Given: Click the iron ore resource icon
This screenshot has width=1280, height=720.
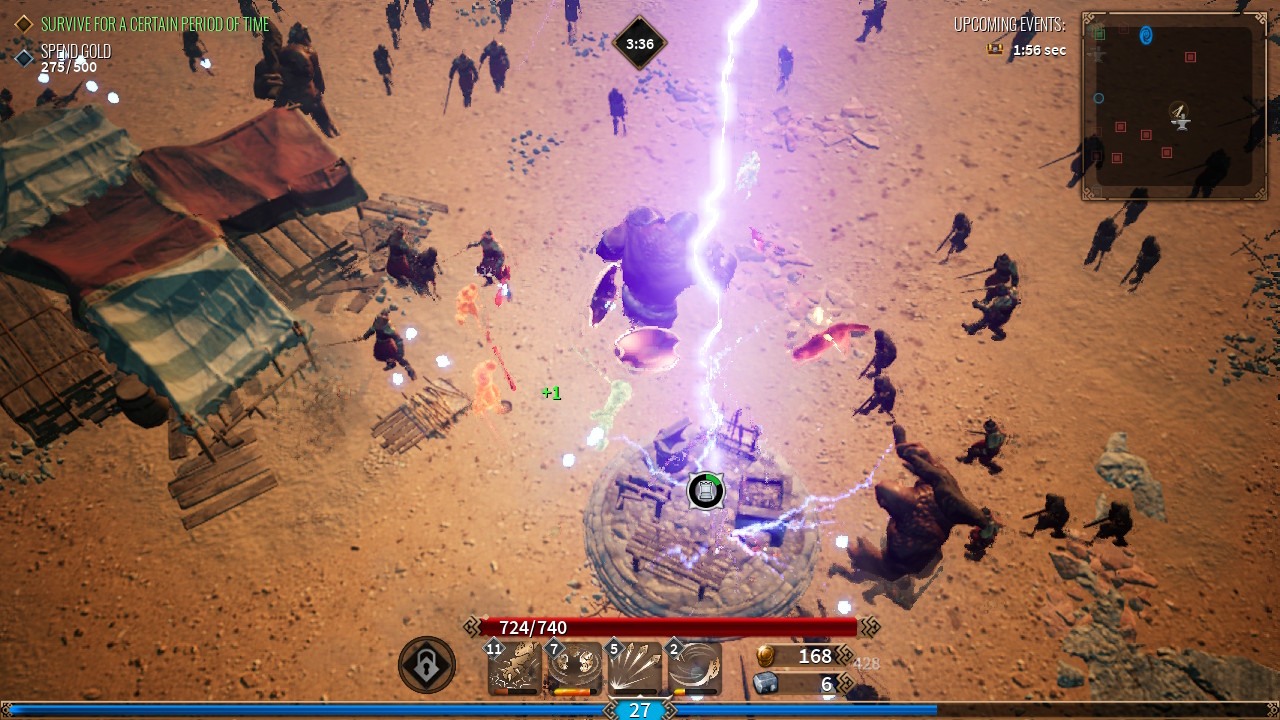Looking at the screenshot, I should [x=765, y=684].
